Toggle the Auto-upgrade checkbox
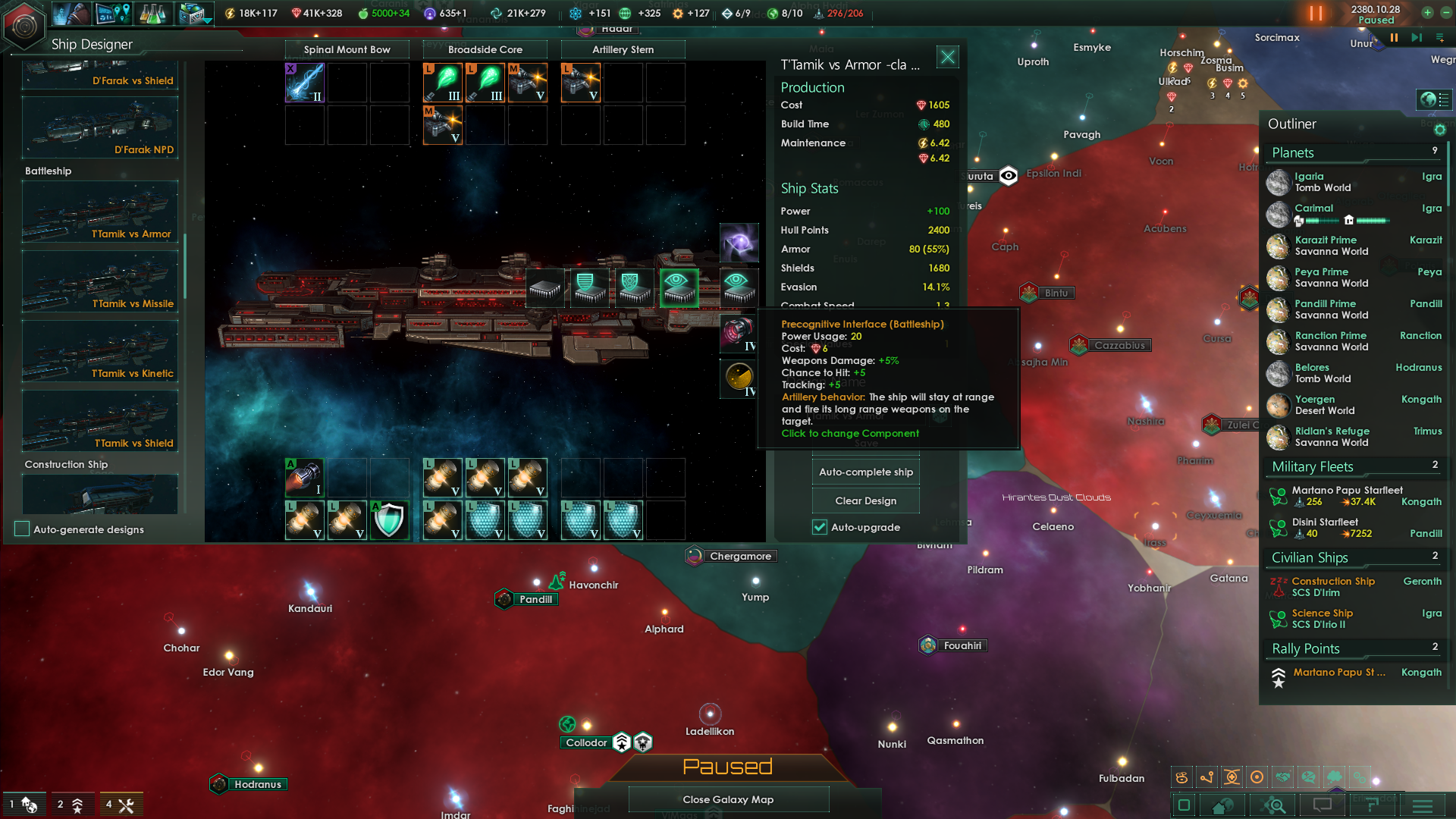 point(820,527)
